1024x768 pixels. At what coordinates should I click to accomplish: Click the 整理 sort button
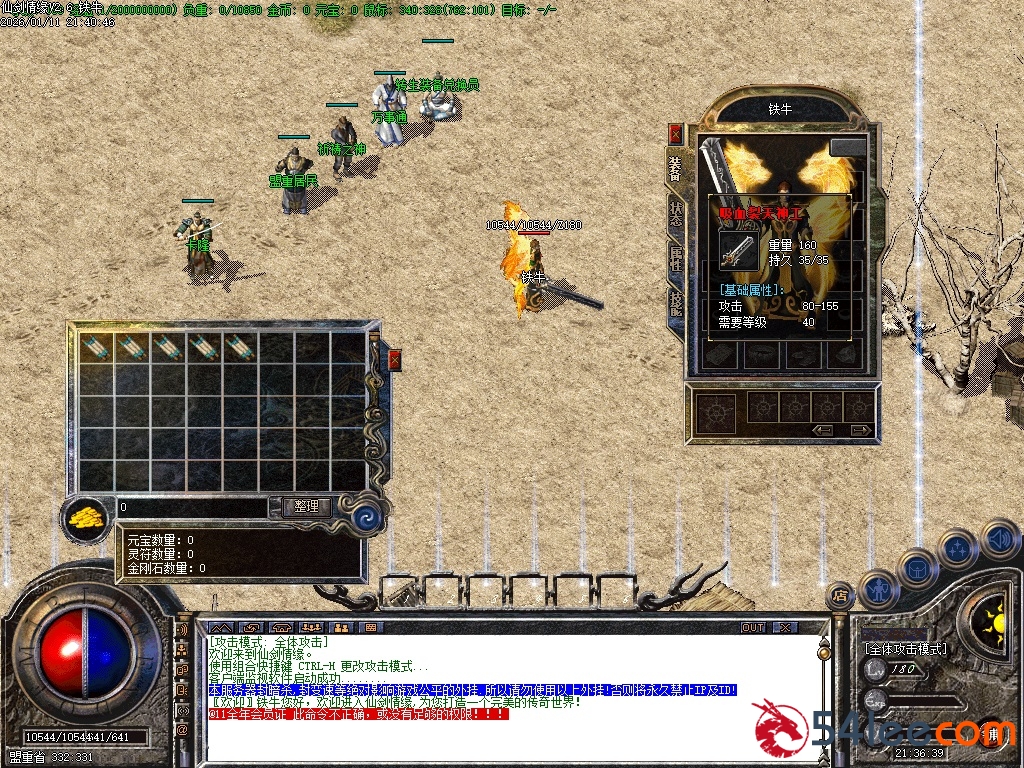point(305,507)
